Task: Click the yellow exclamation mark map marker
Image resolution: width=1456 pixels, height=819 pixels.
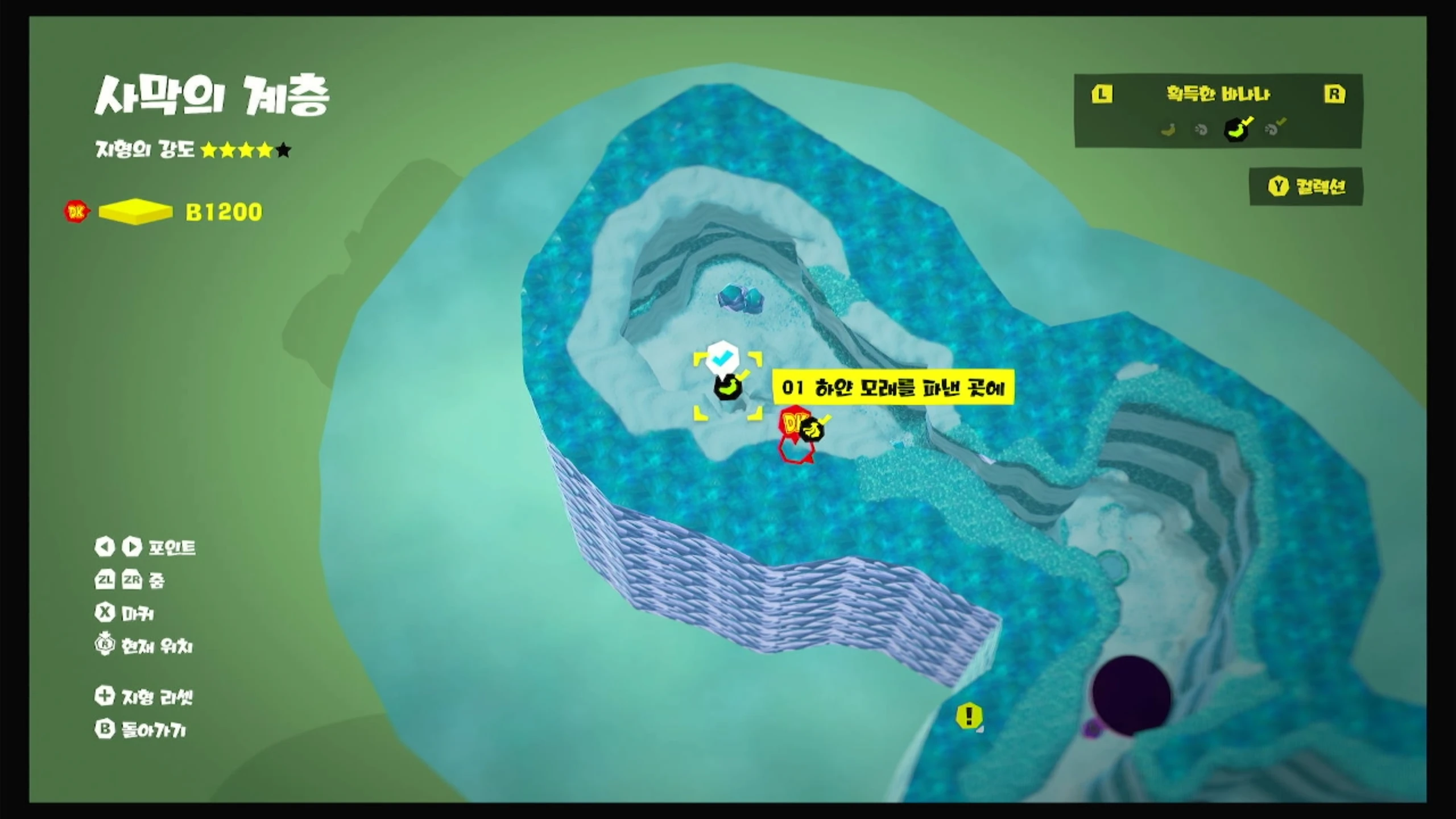Action: pos(969,715)
